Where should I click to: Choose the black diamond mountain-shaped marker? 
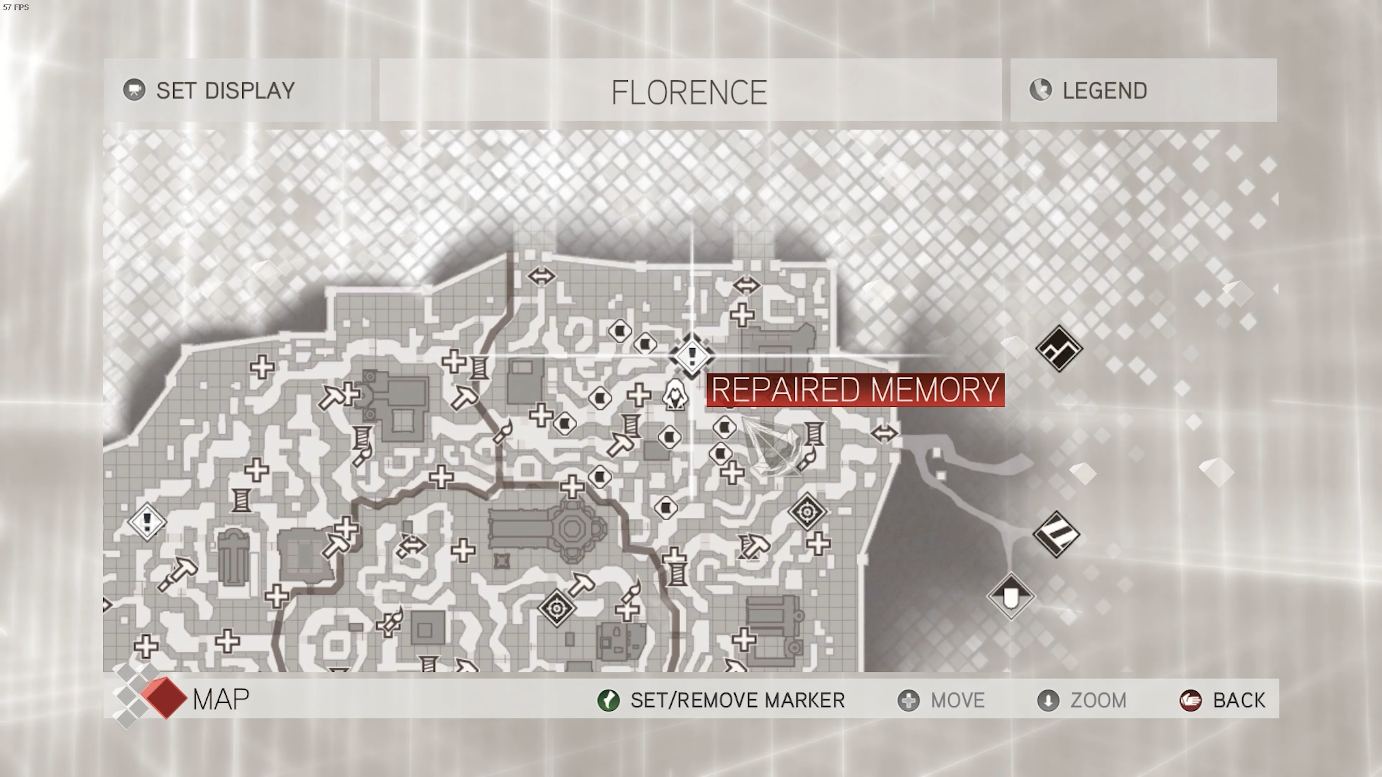click(x=1059, y=349)
